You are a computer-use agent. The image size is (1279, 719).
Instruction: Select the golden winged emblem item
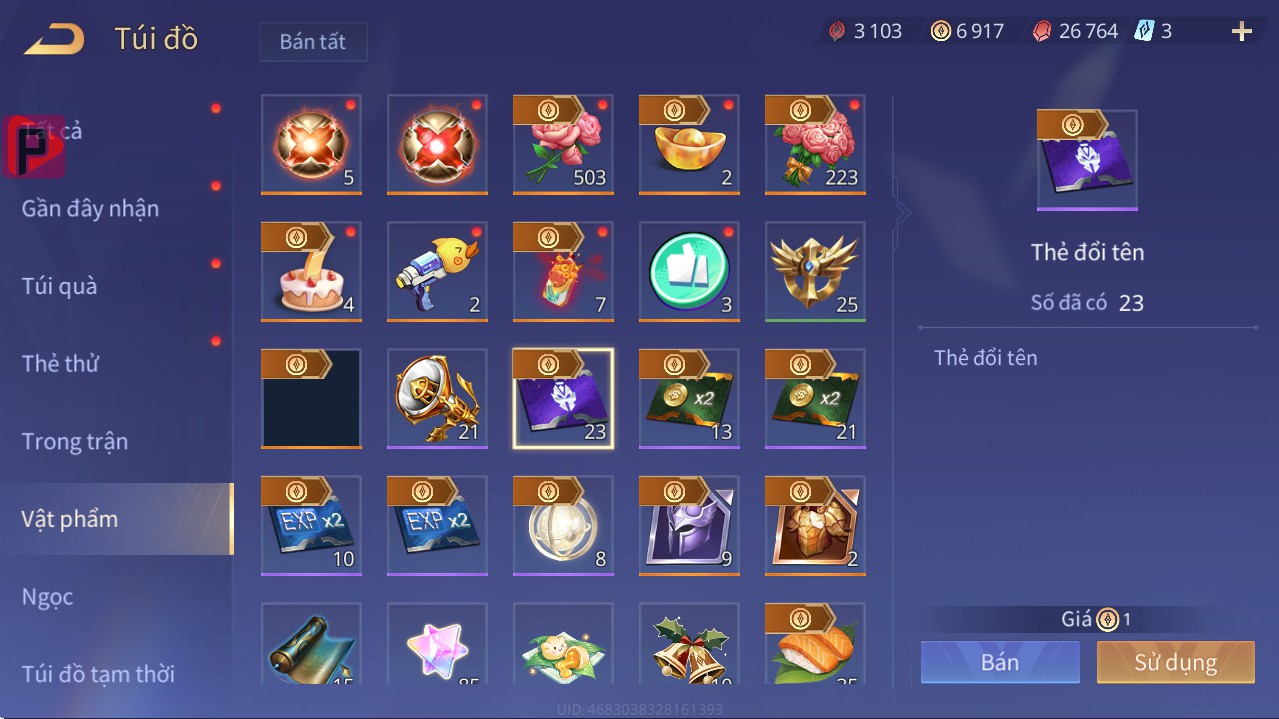[815, 271]
